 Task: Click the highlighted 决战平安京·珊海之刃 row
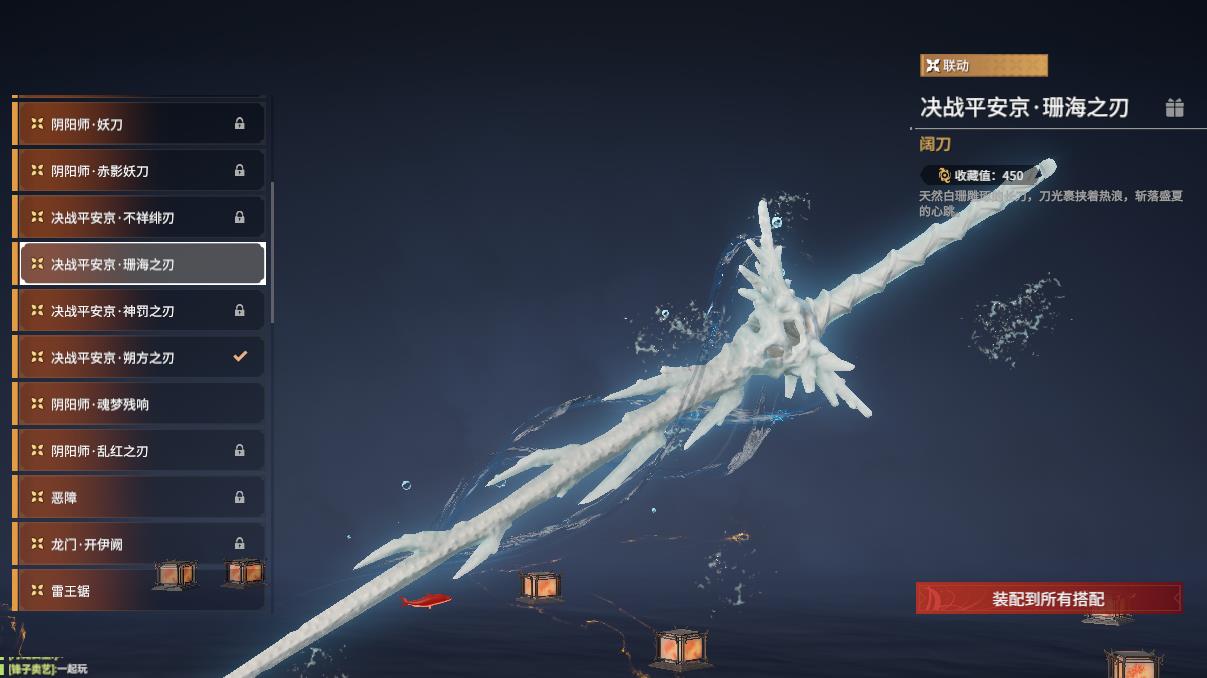(x=142, y=264)
